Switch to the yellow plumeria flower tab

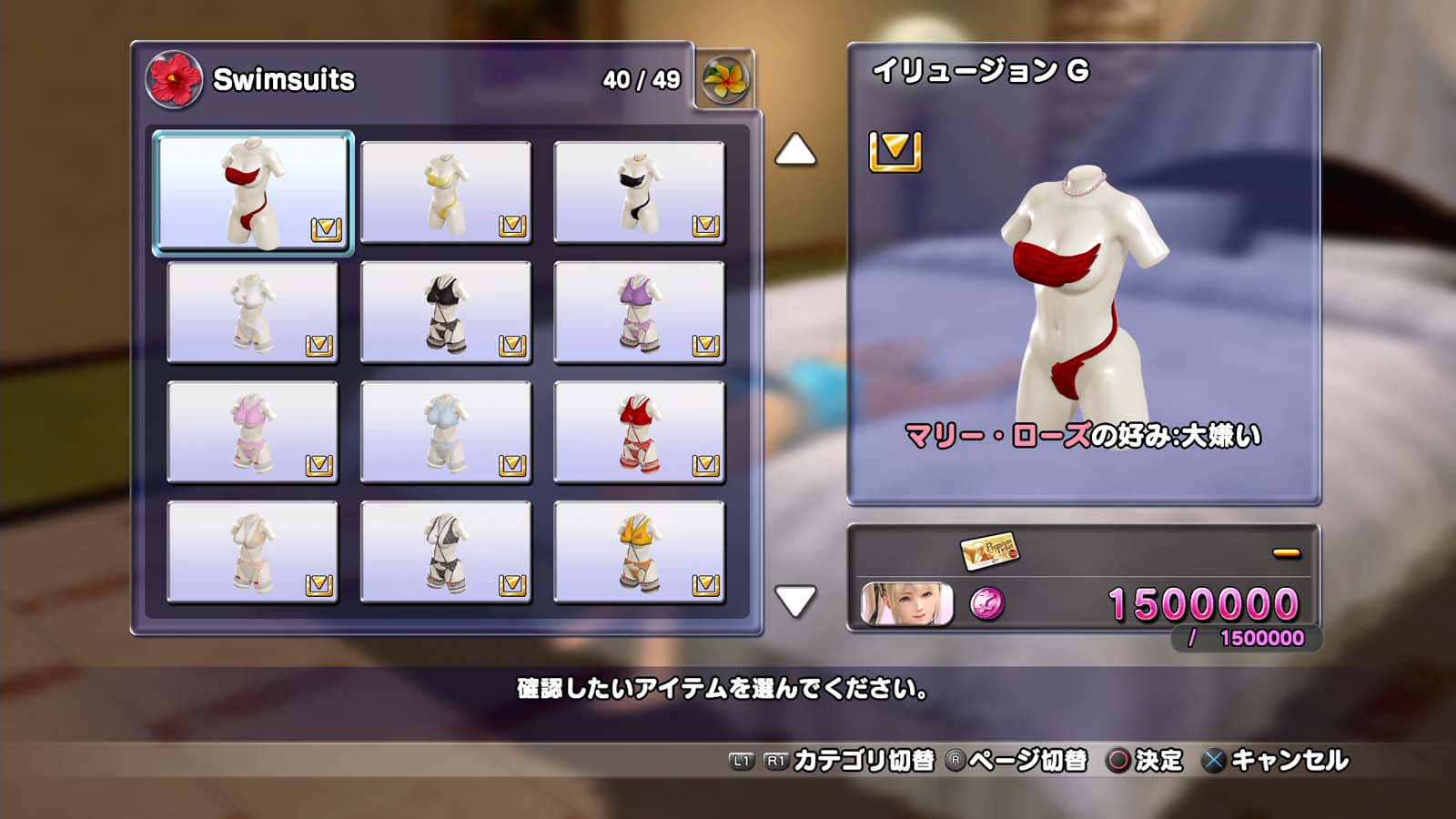click(x=725, y=80)
